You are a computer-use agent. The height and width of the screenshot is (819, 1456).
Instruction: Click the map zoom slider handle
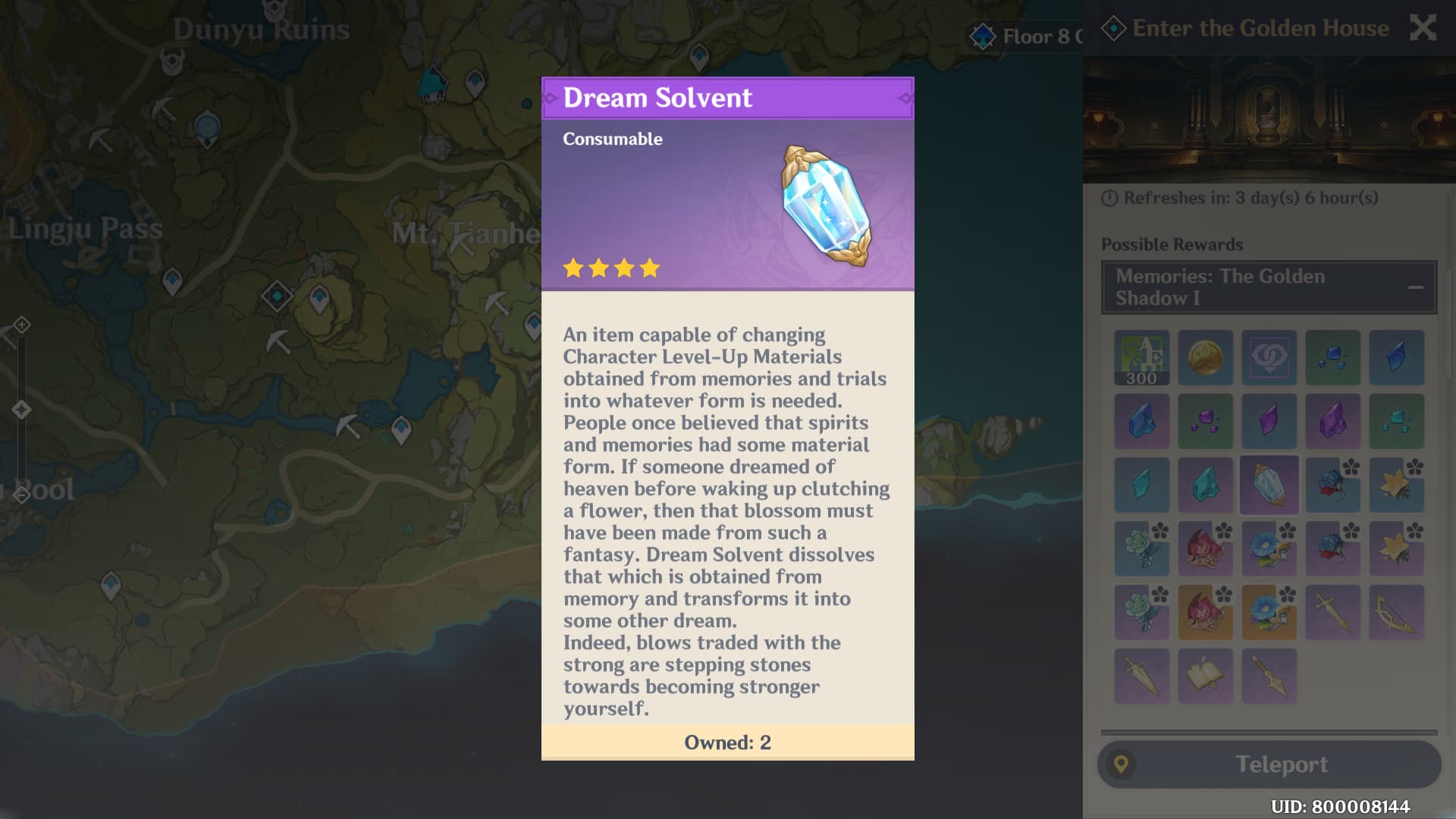pos(21,409)
